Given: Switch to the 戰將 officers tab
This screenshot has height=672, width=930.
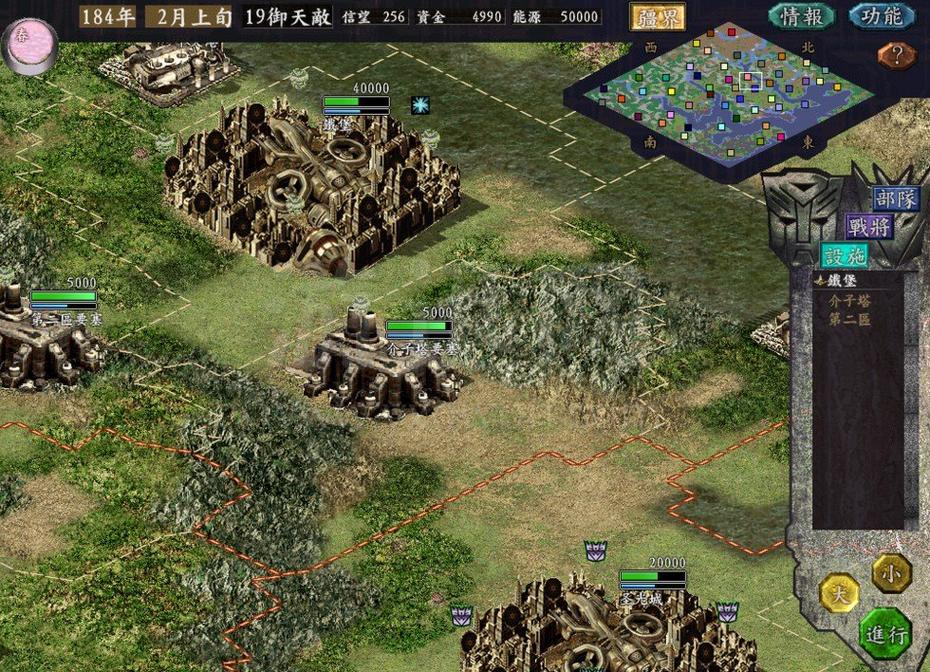Looking at the screenshot, I should pos(868,226).
